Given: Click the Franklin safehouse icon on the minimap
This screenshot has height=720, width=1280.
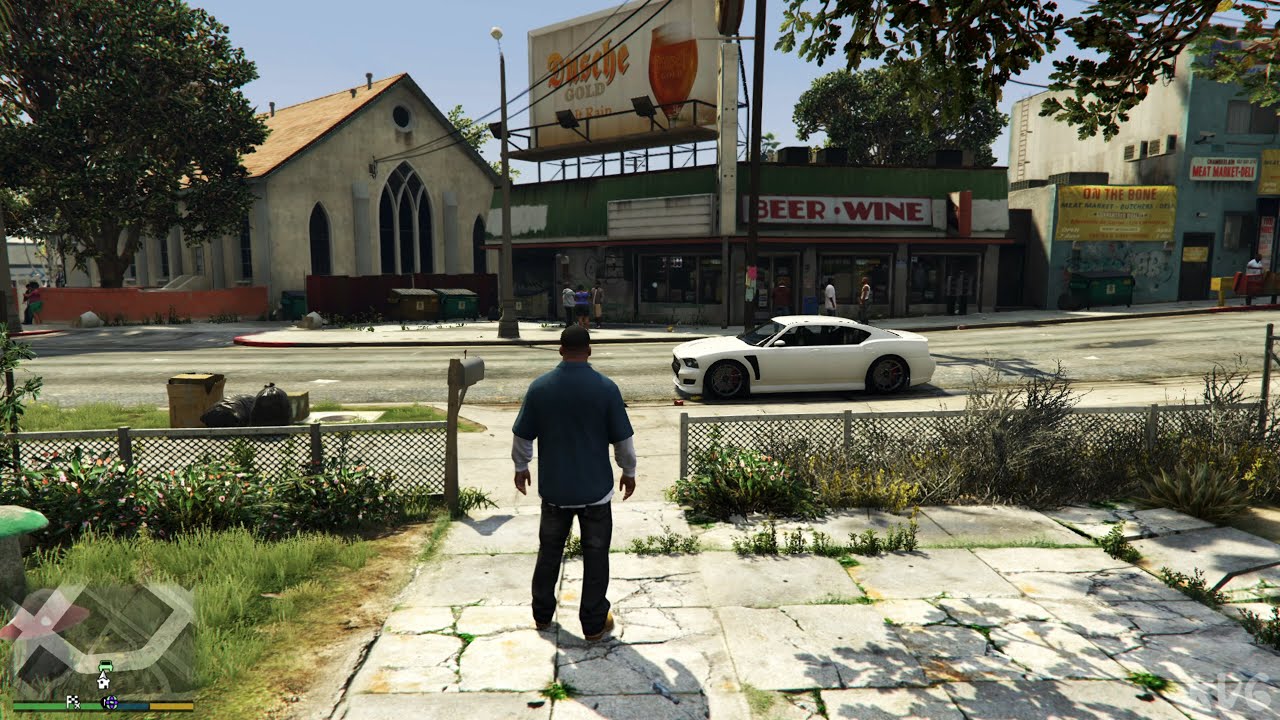Looking at the screenshot, I should (103, 683).
